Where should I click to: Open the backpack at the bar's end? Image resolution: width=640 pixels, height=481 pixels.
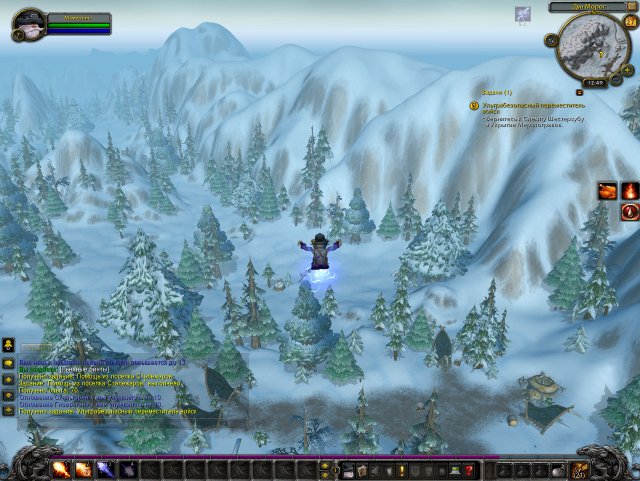[580, 469]
